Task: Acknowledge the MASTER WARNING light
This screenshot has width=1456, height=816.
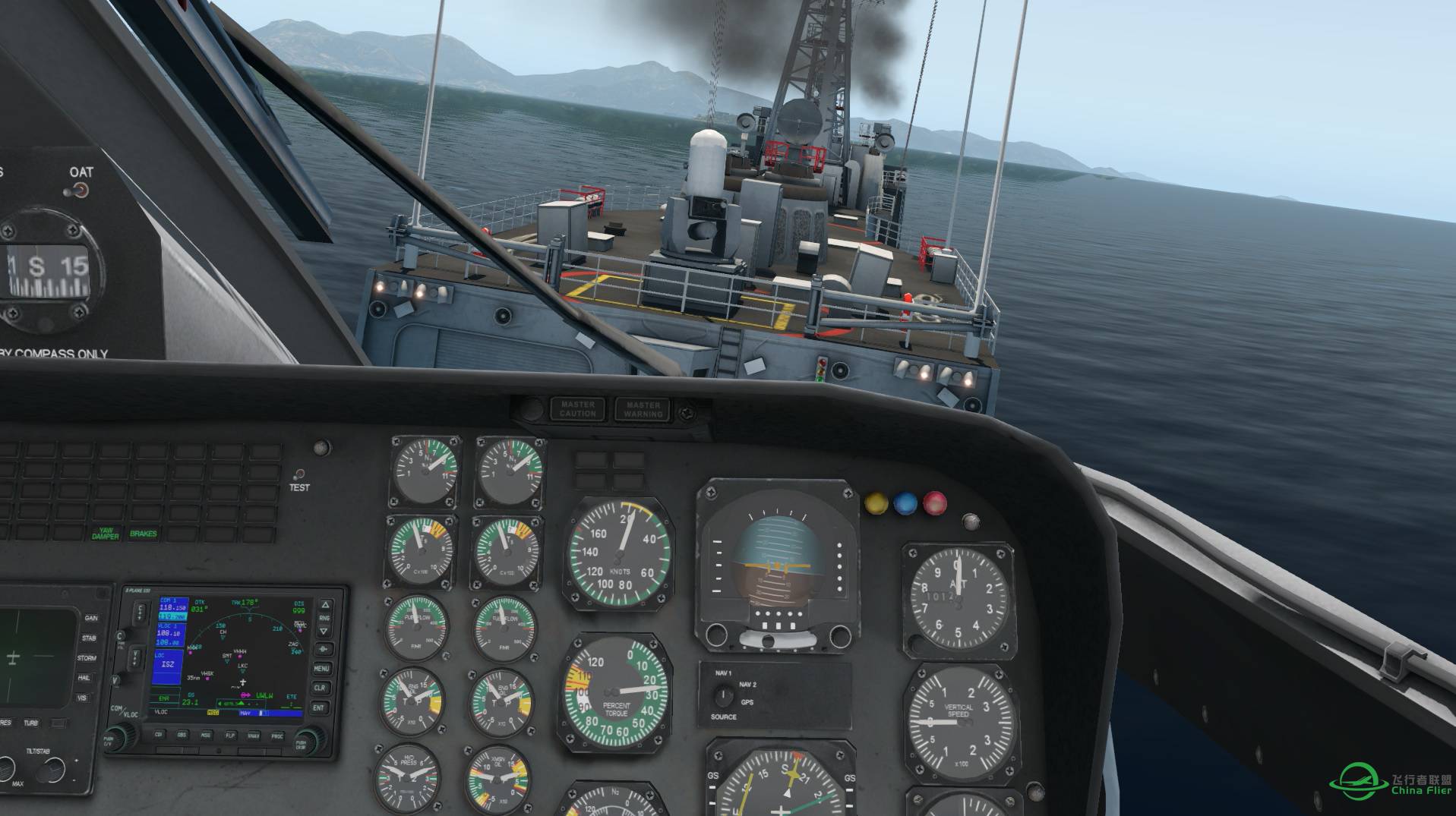Action: click(643, 409)
